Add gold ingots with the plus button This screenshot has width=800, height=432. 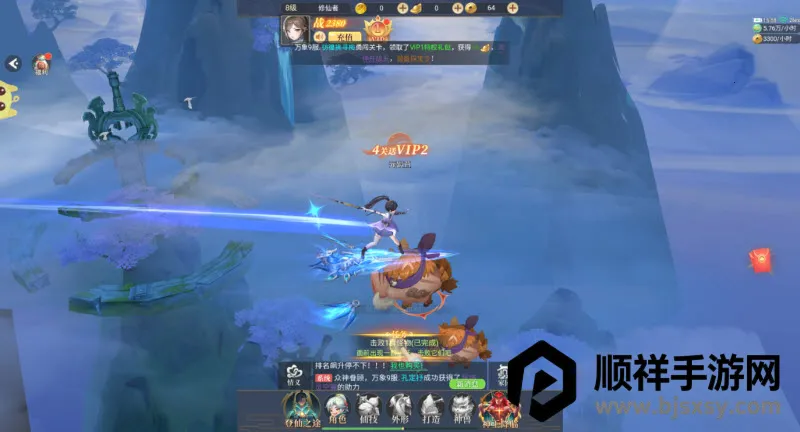(x=456, y=7)
